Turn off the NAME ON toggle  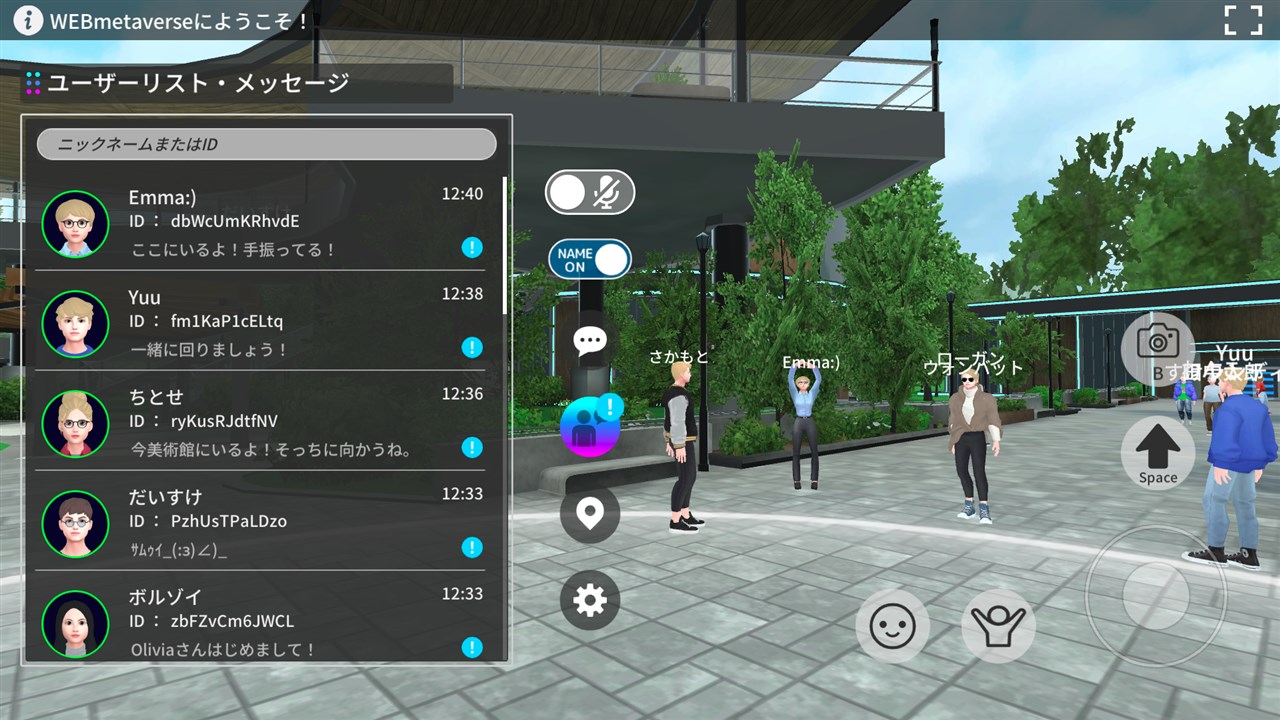coord(590,260)
